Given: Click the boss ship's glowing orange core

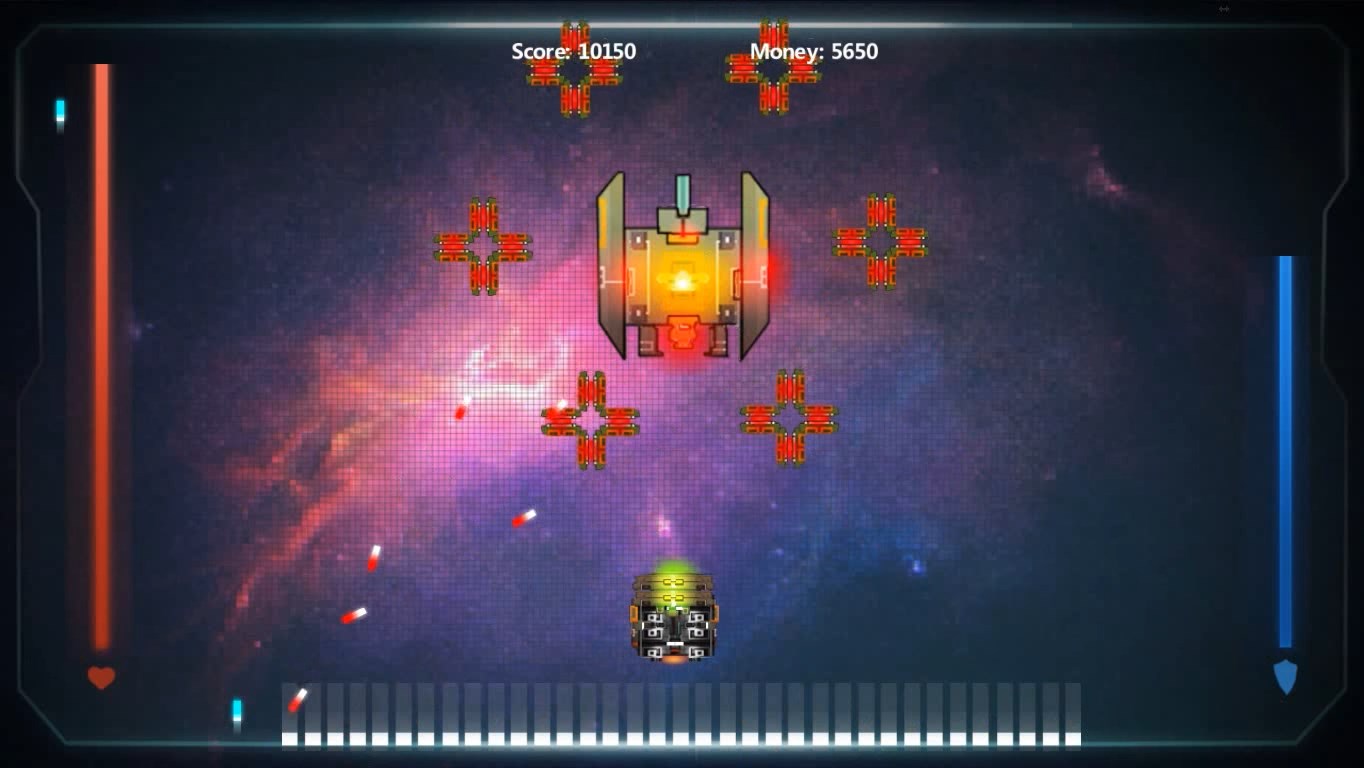Looking at the screenshot, I should click(x=682, y=282).
